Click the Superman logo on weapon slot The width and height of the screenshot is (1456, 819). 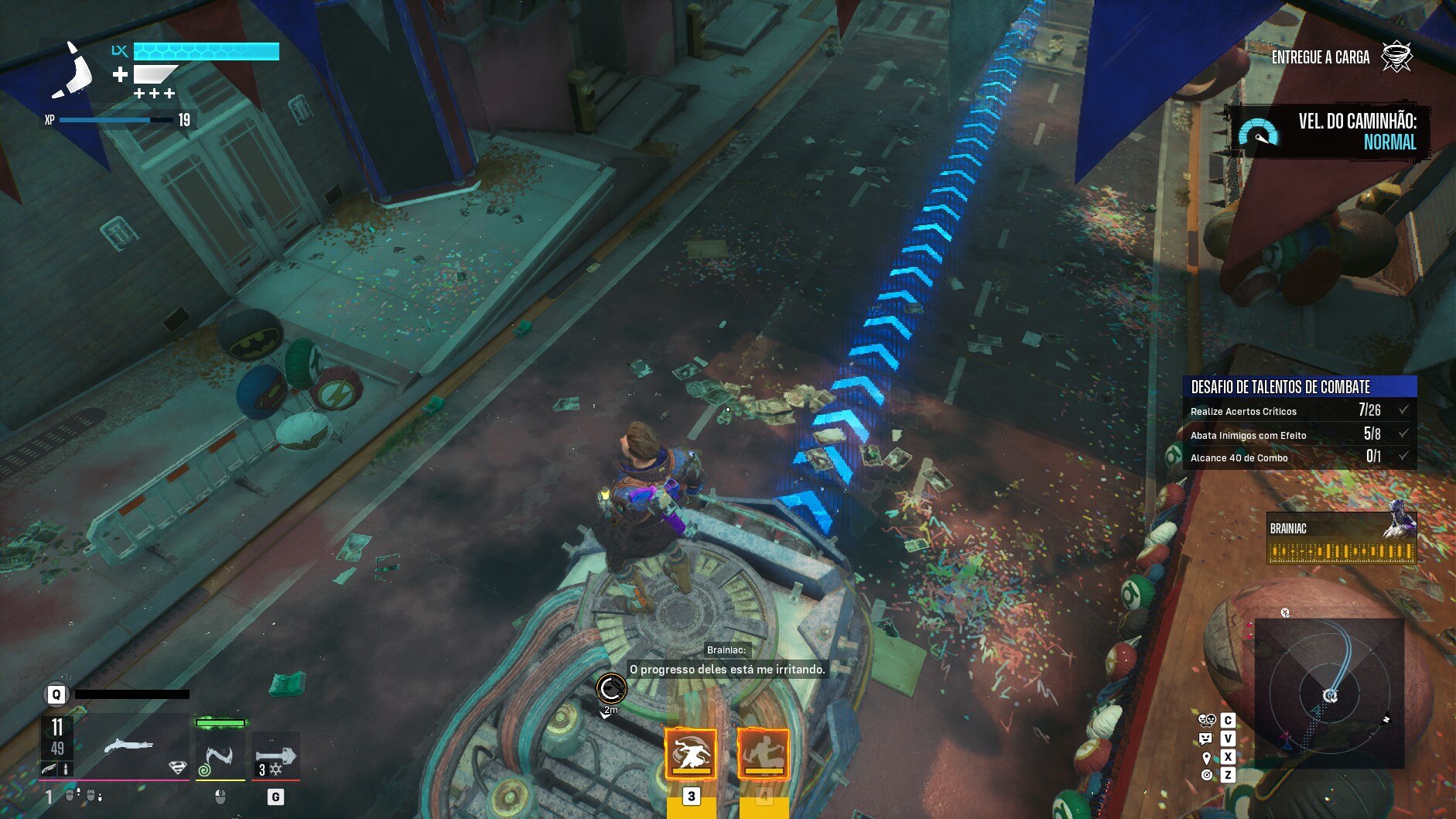[177, 767]
